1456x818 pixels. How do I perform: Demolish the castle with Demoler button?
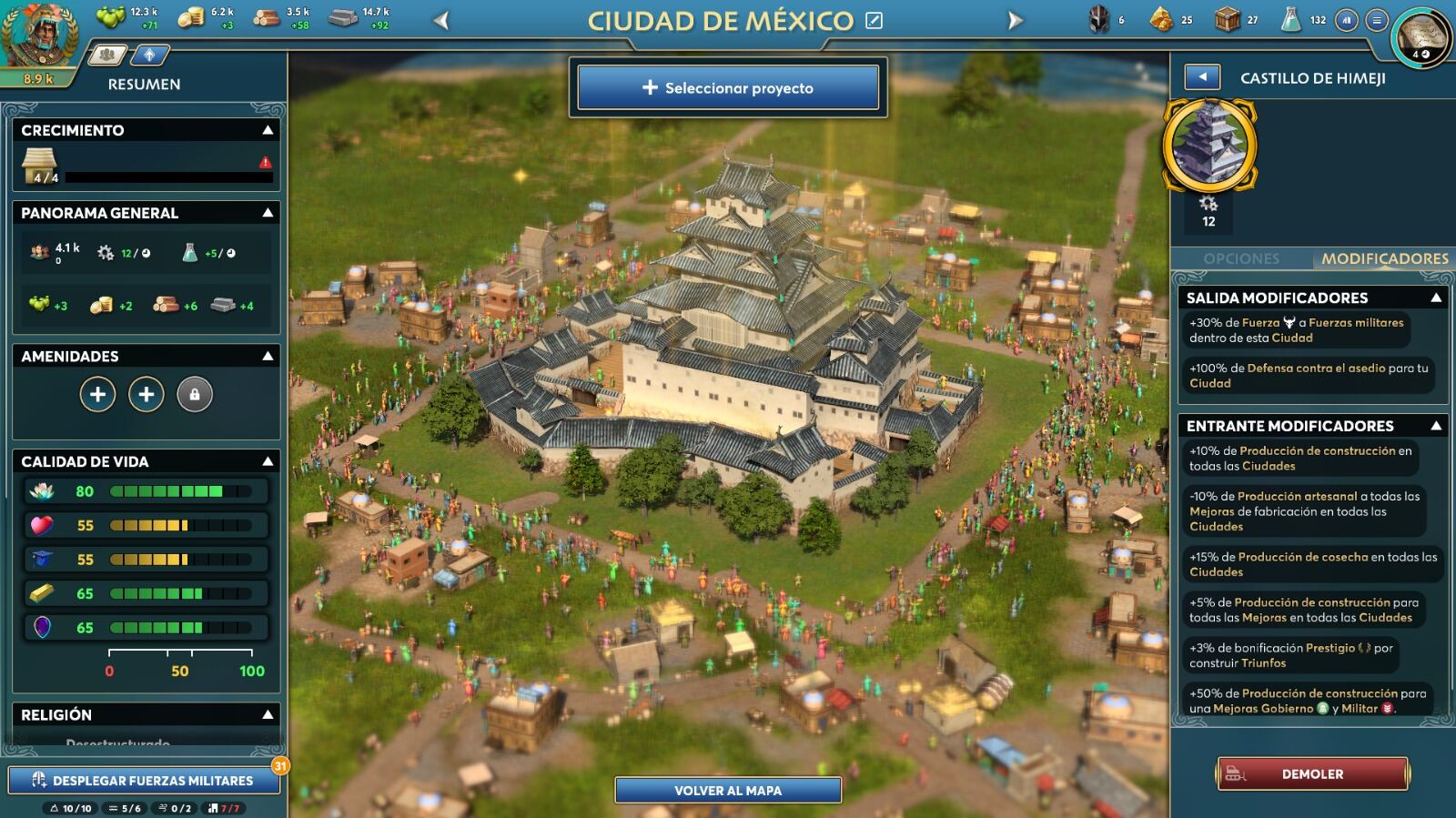tap(1312, 774)
